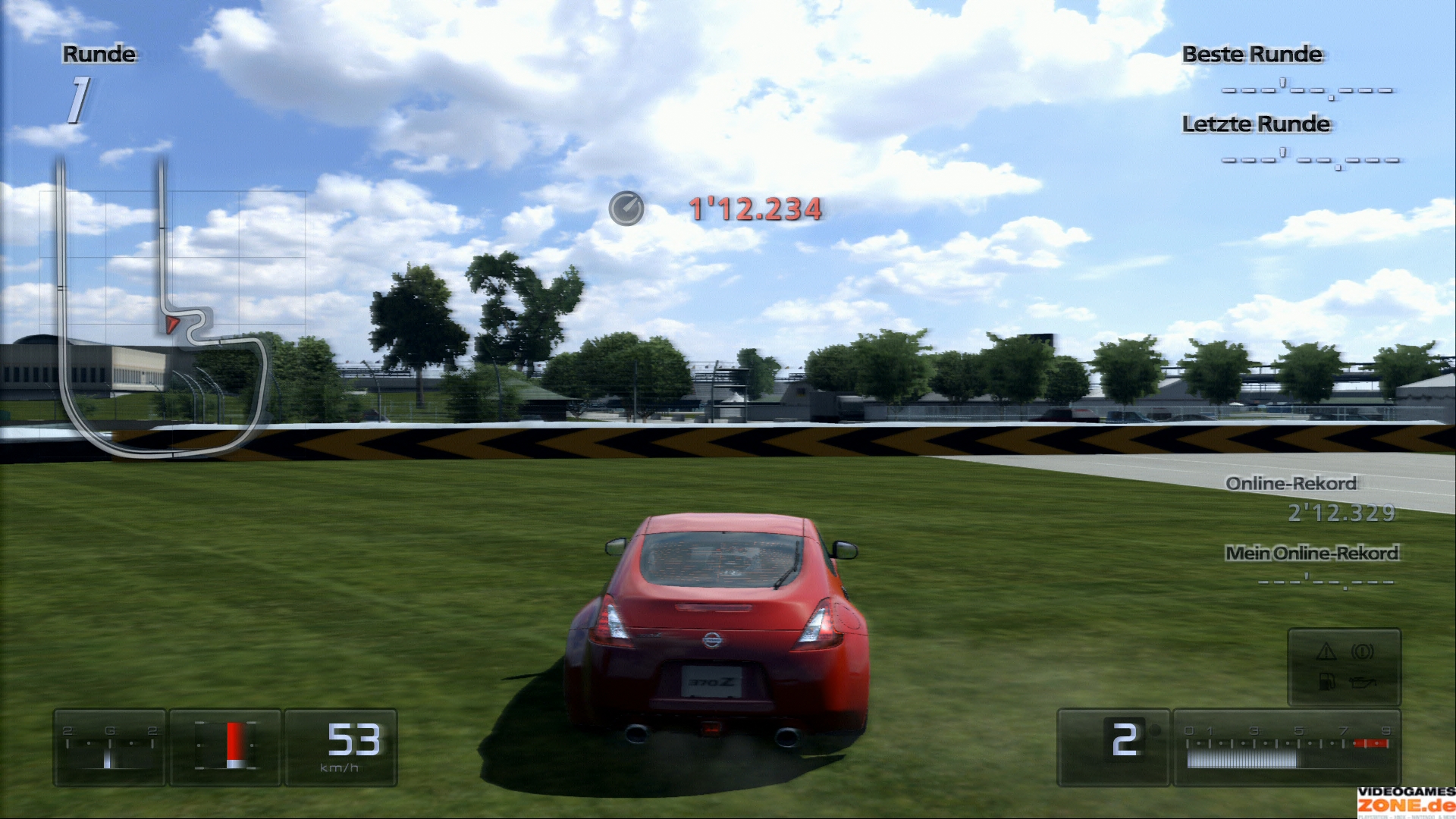Click the fuel pump indicator icon
This screenshot has height=819, width=1456.
[1326, 681]
